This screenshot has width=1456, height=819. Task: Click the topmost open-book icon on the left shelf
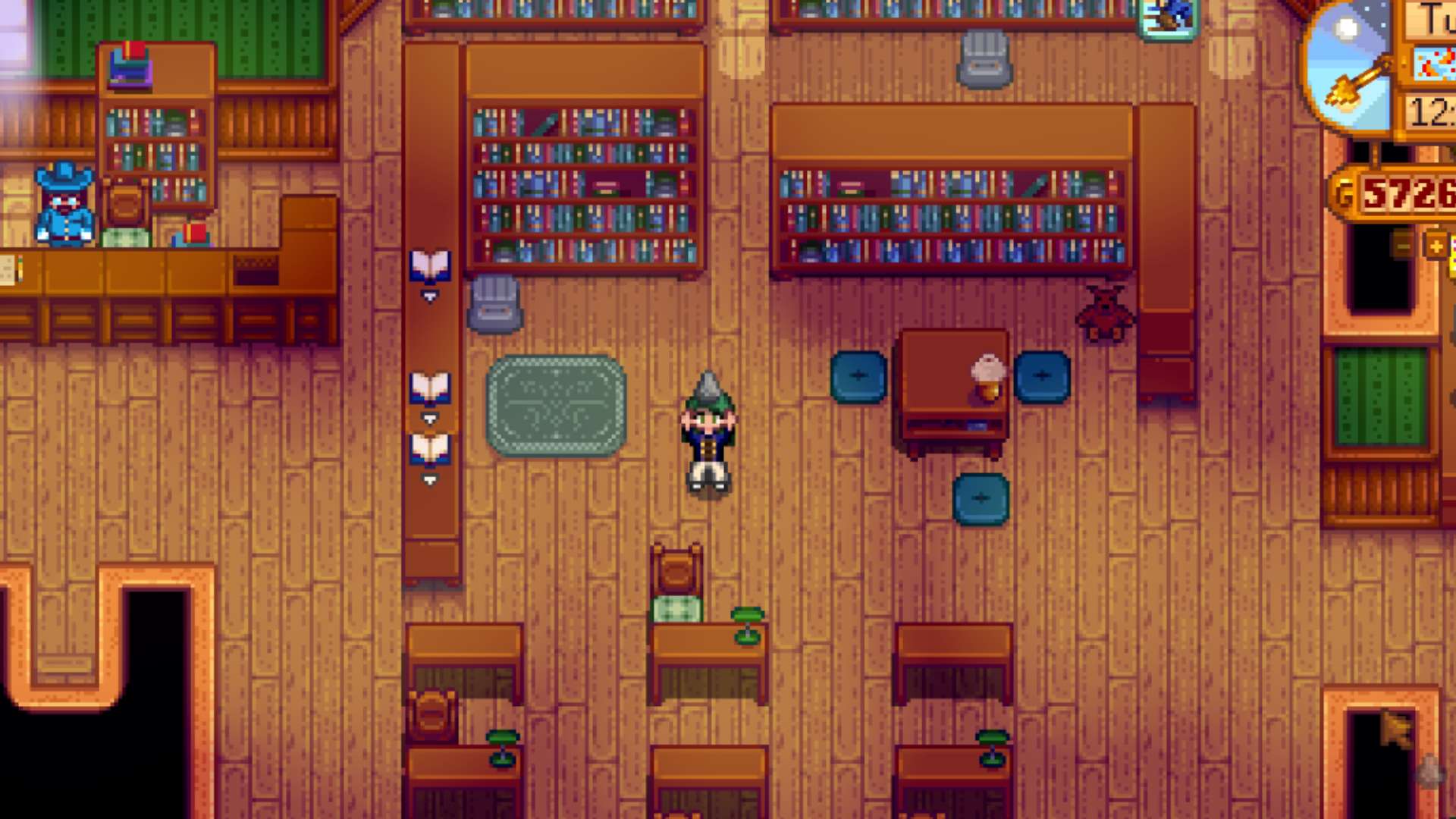429,265
